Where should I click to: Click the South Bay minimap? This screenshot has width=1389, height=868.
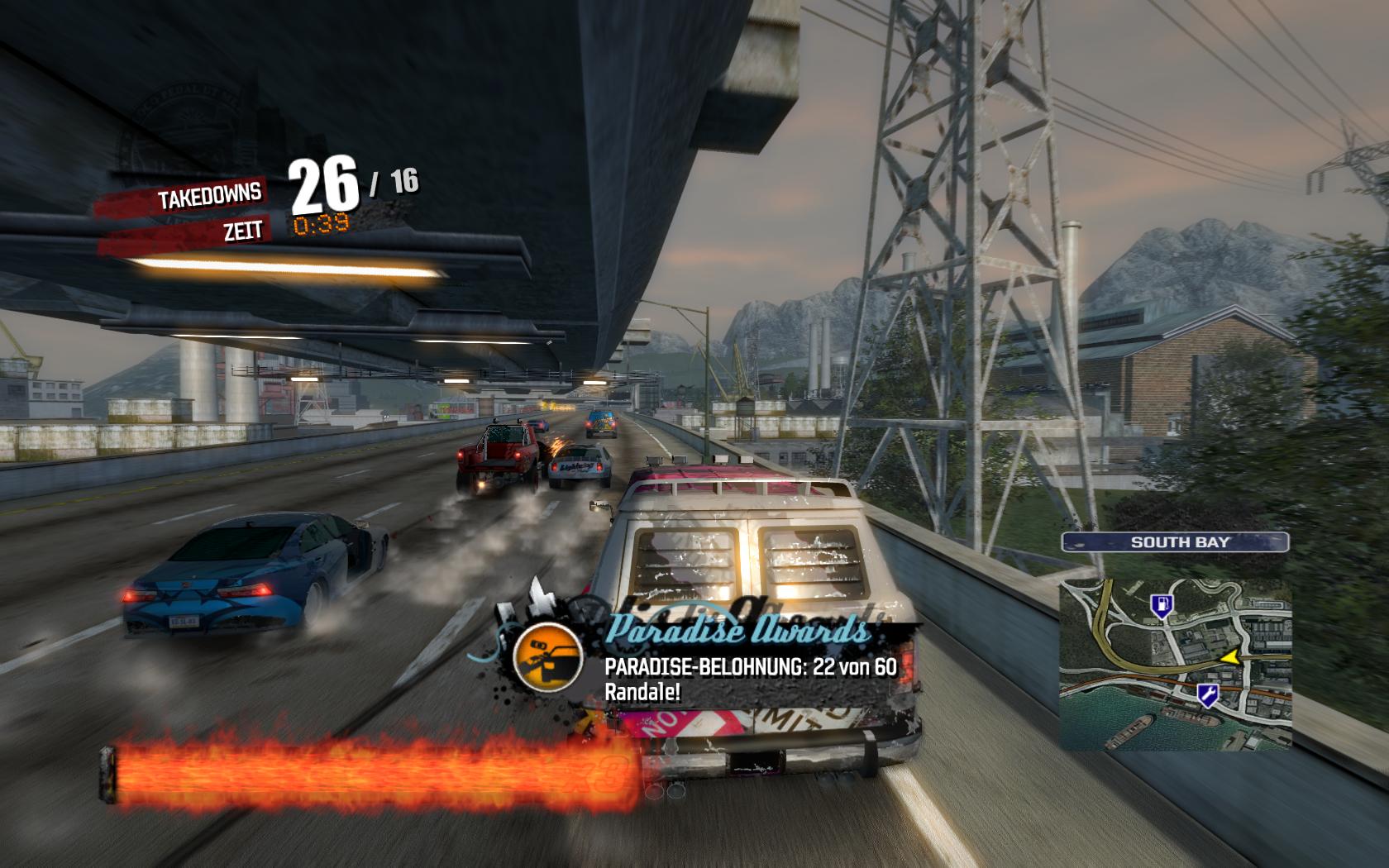(x=1175, y=665)
